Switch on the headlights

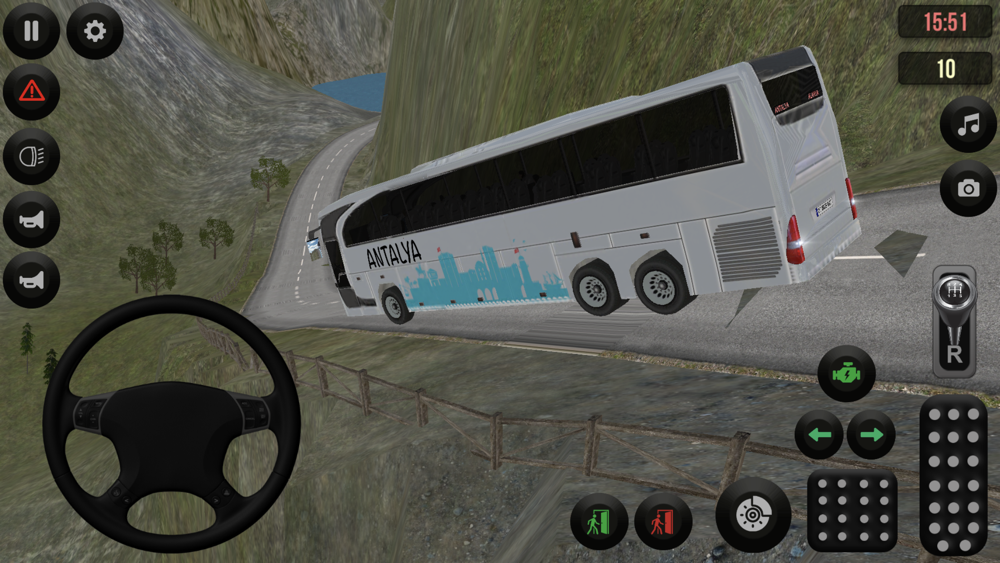tap(31, 156)
